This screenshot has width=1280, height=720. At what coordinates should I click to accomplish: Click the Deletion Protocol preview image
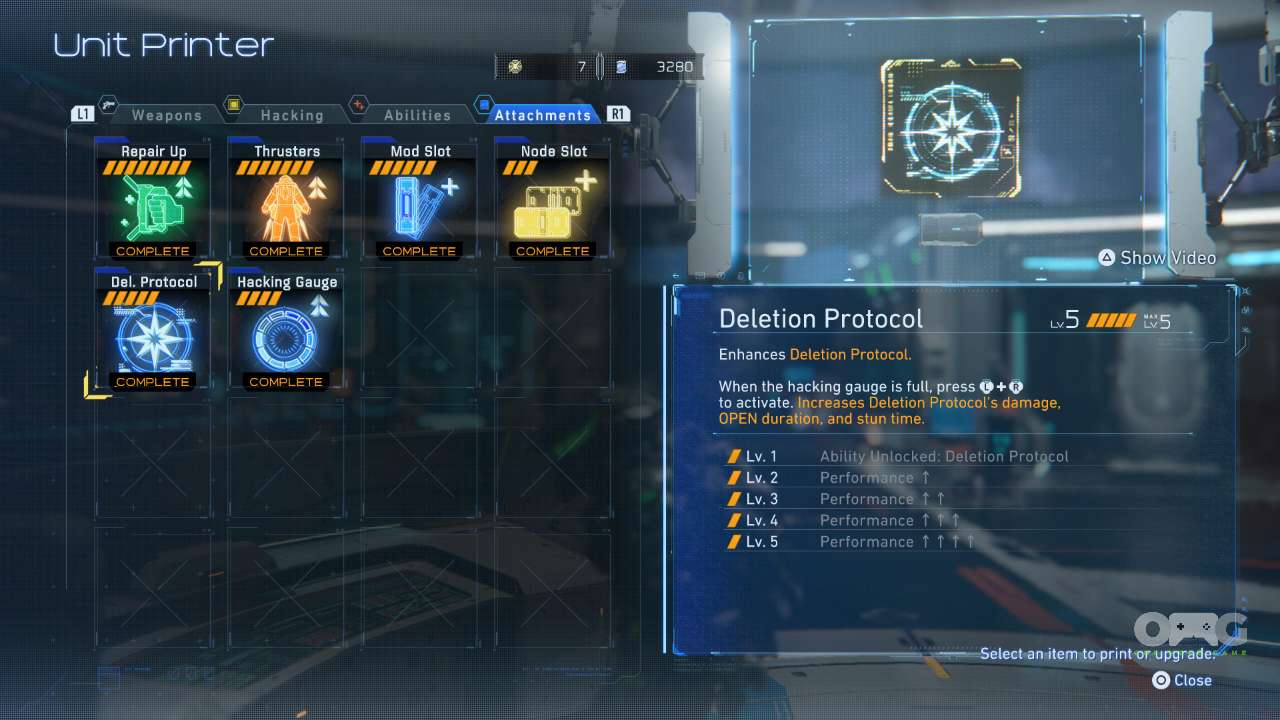951,127
